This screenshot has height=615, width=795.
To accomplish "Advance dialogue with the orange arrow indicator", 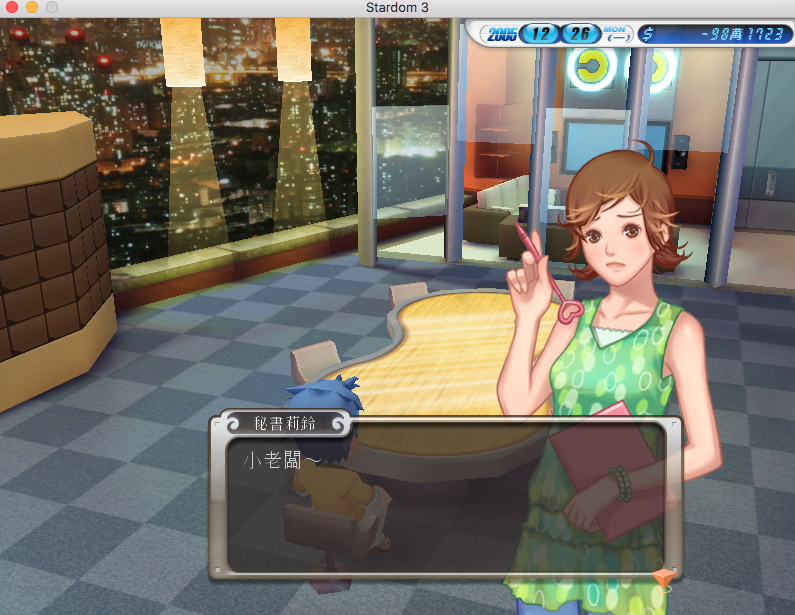I will (x=661, y=578).
